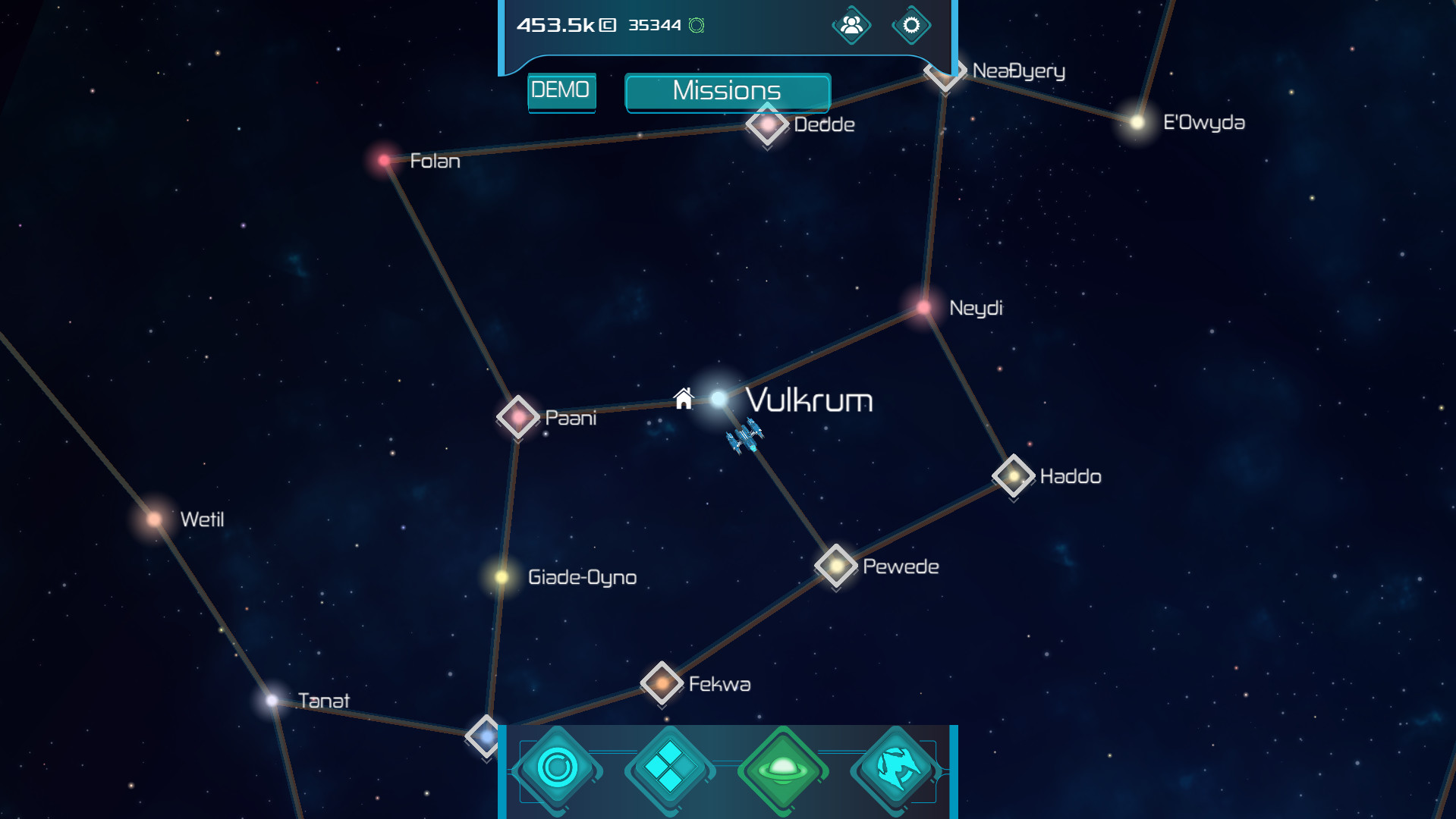The height and width of the screenshot is (819, 1456).
Task: Open the settings gear icon
Action: [x=910, y=25]
